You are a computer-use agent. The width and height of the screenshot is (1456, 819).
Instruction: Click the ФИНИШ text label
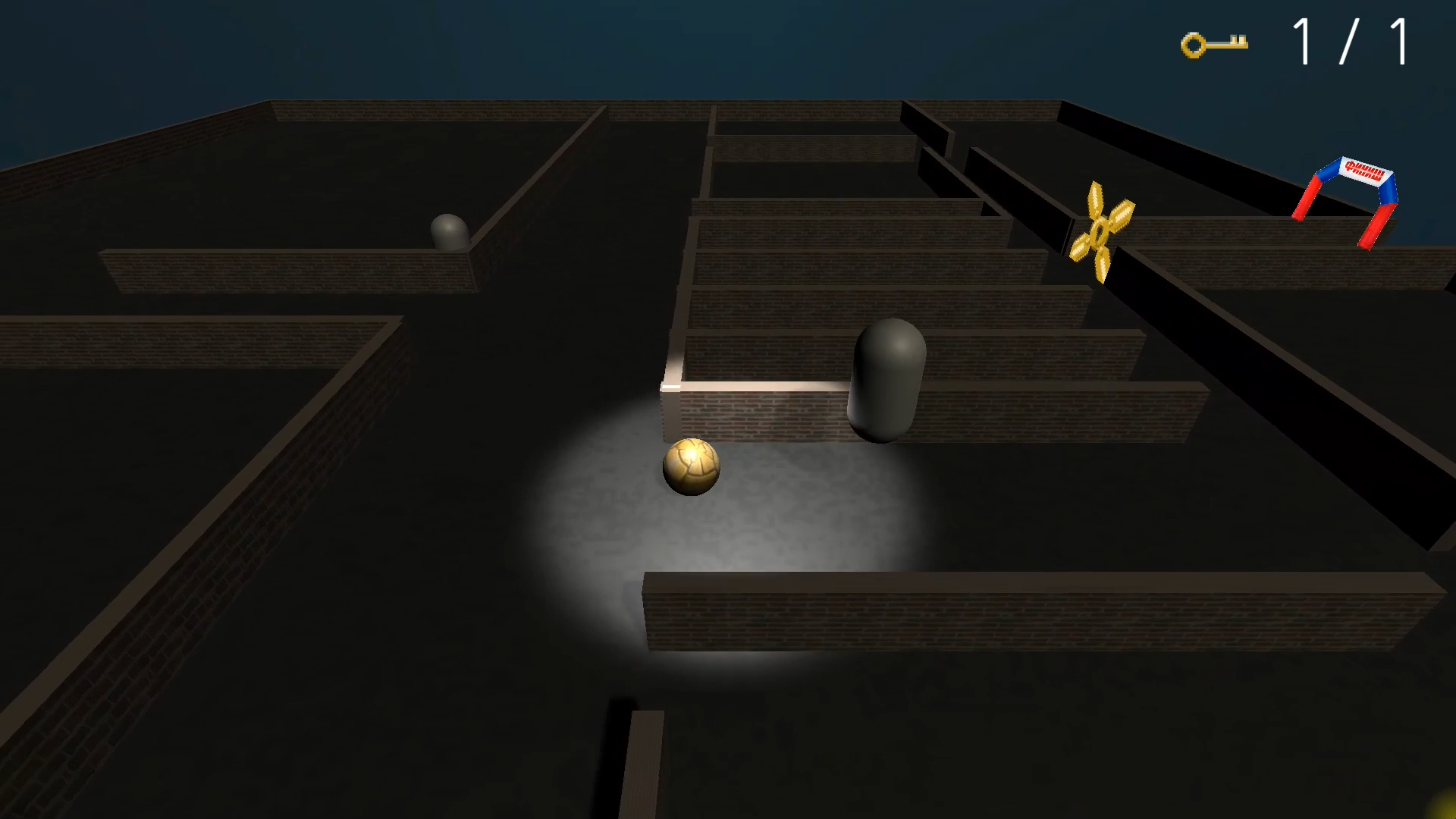1365,171
